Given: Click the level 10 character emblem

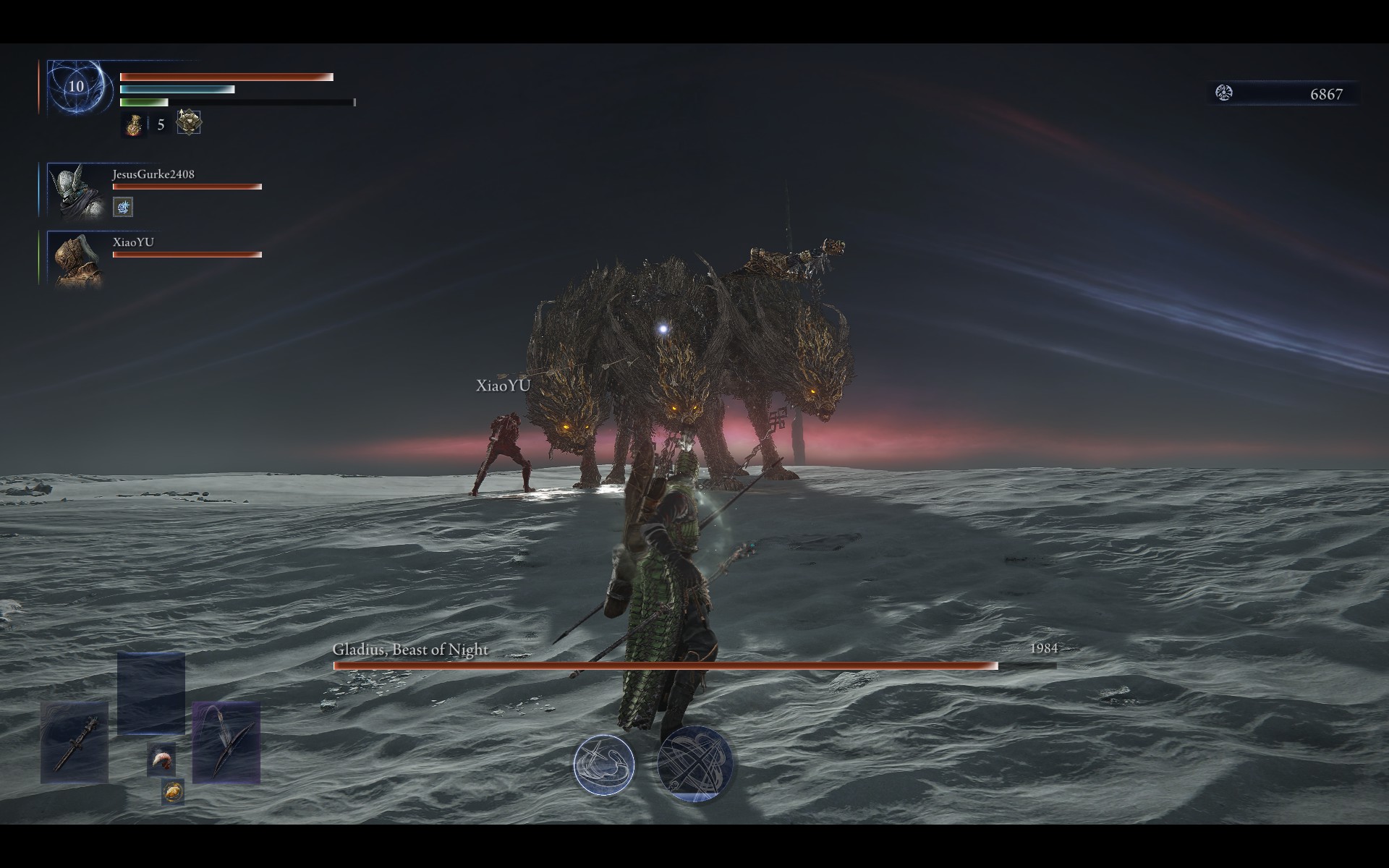Looking at the screenshot, I should 77,88.
